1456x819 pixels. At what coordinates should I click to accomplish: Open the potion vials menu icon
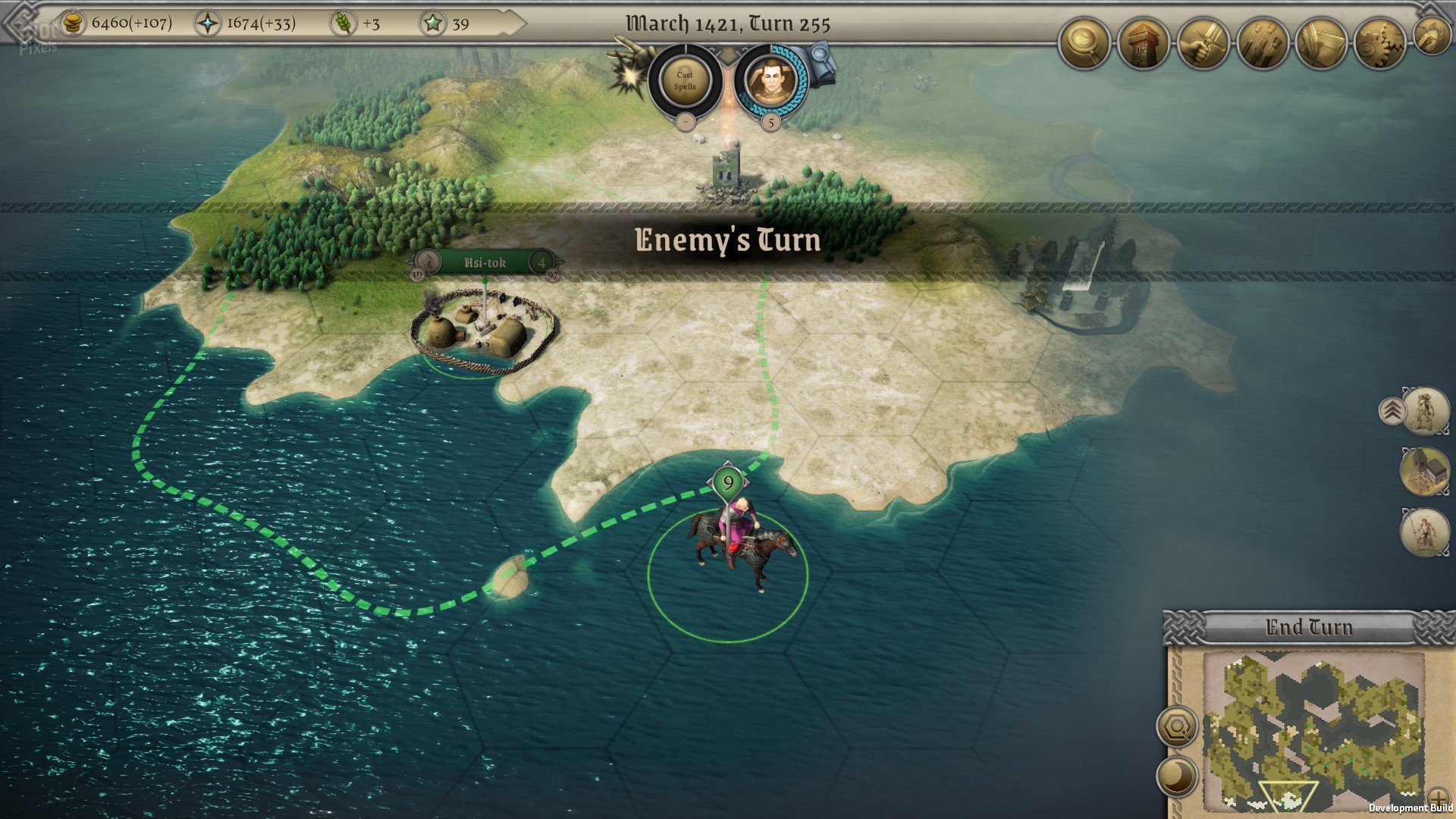1262,45
